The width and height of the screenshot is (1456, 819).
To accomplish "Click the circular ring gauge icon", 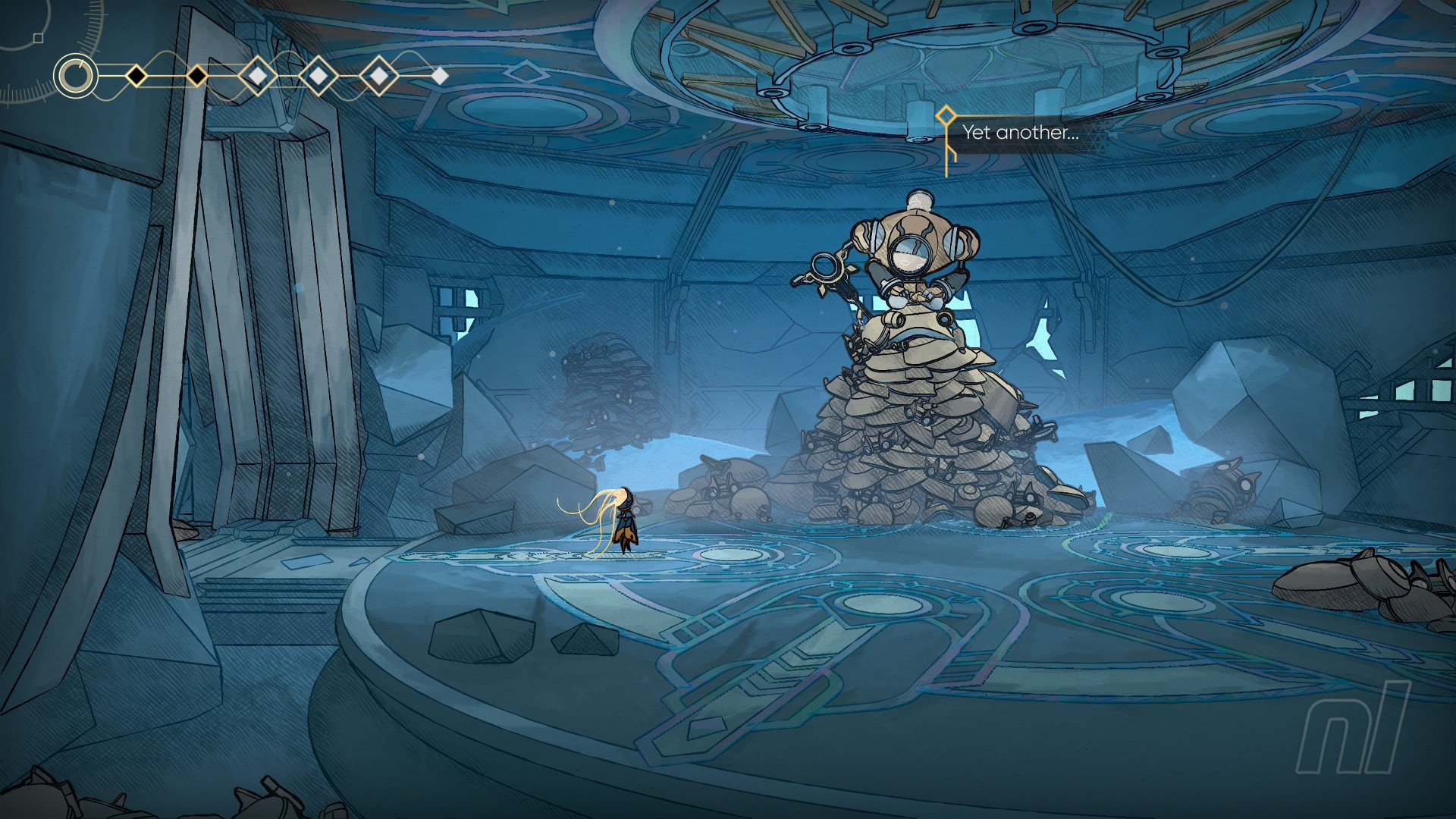I will 75,76.
